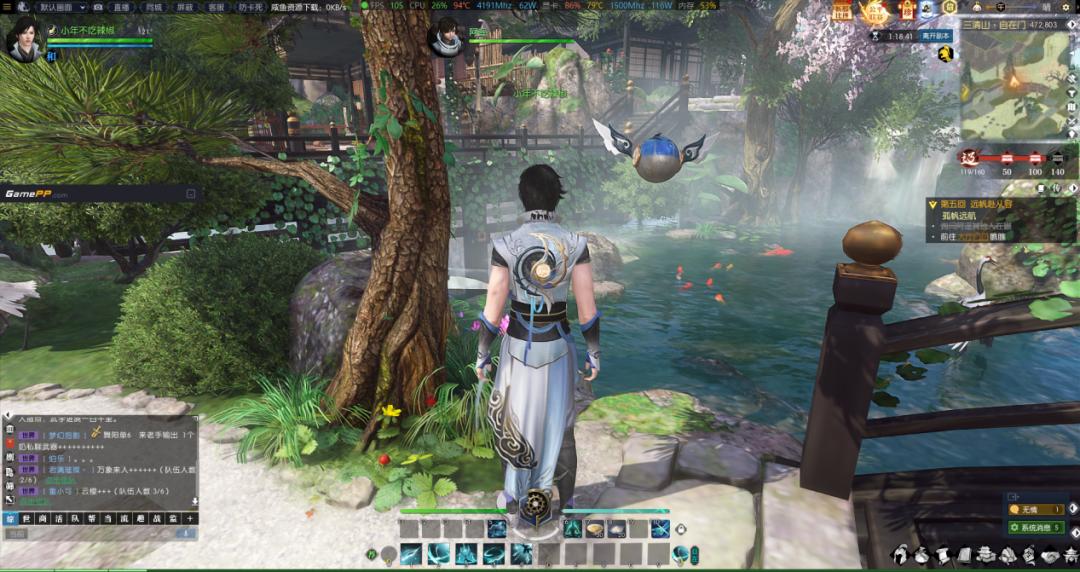Screen dimensions: 1080x572
Task: Add a chat tab with the plus button
Action: (190, 518)
